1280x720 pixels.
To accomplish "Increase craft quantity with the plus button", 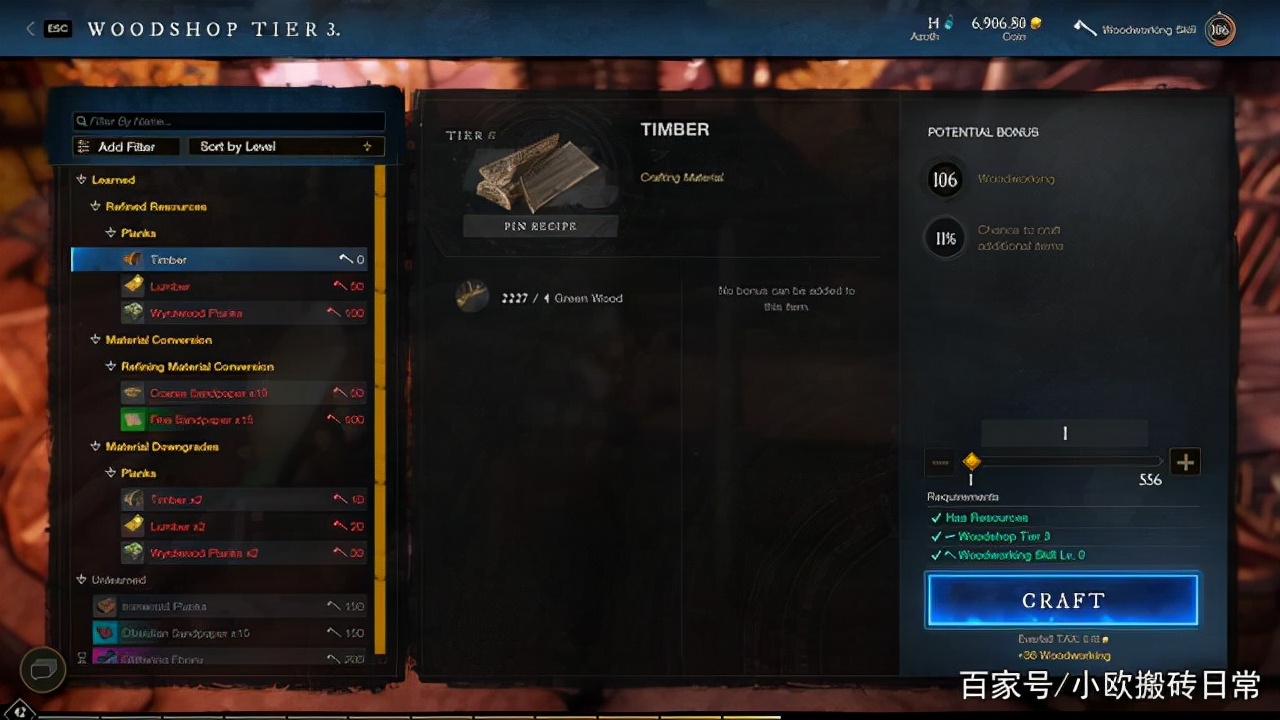I will pos(1185,462).
